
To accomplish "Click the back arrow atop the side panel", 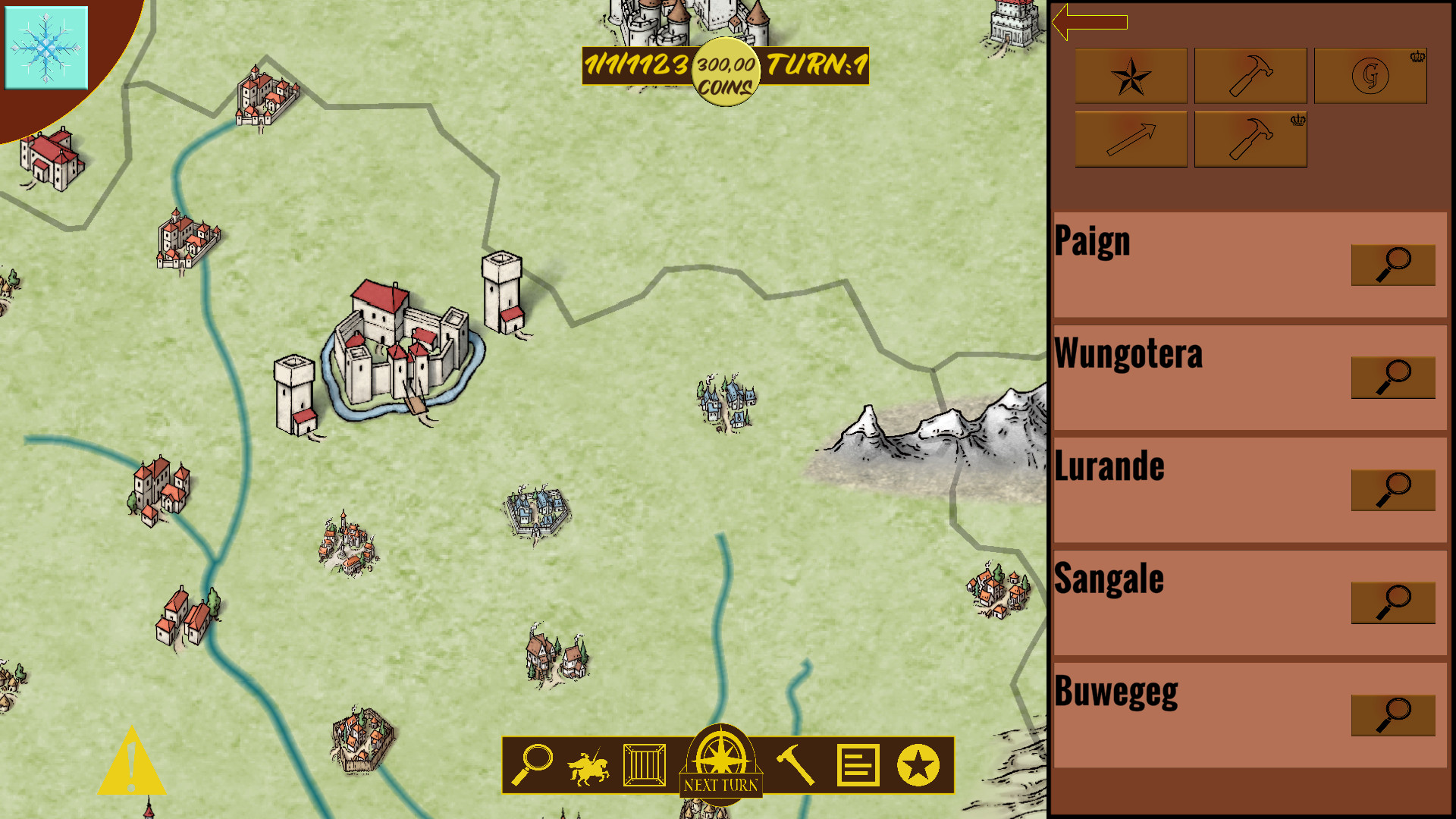I will click(1090, 24).
